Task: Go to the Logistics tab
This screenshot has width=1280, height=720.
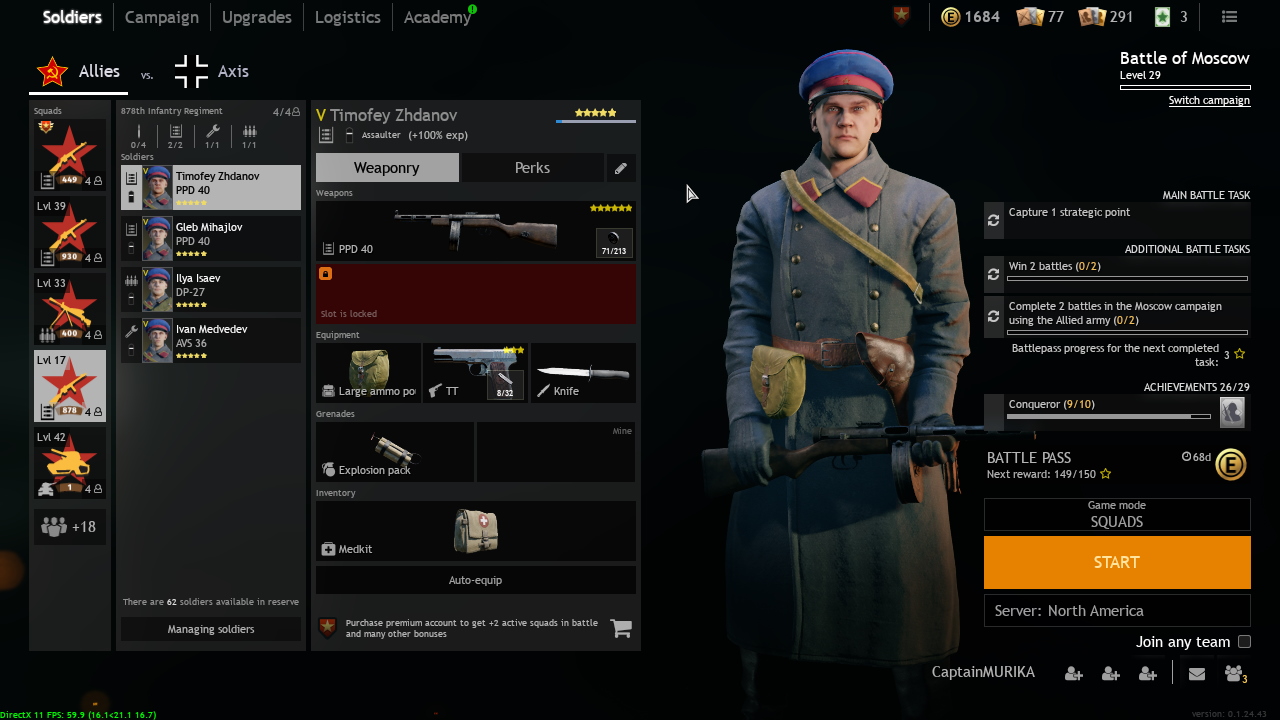Action: [x=347, y=17]
